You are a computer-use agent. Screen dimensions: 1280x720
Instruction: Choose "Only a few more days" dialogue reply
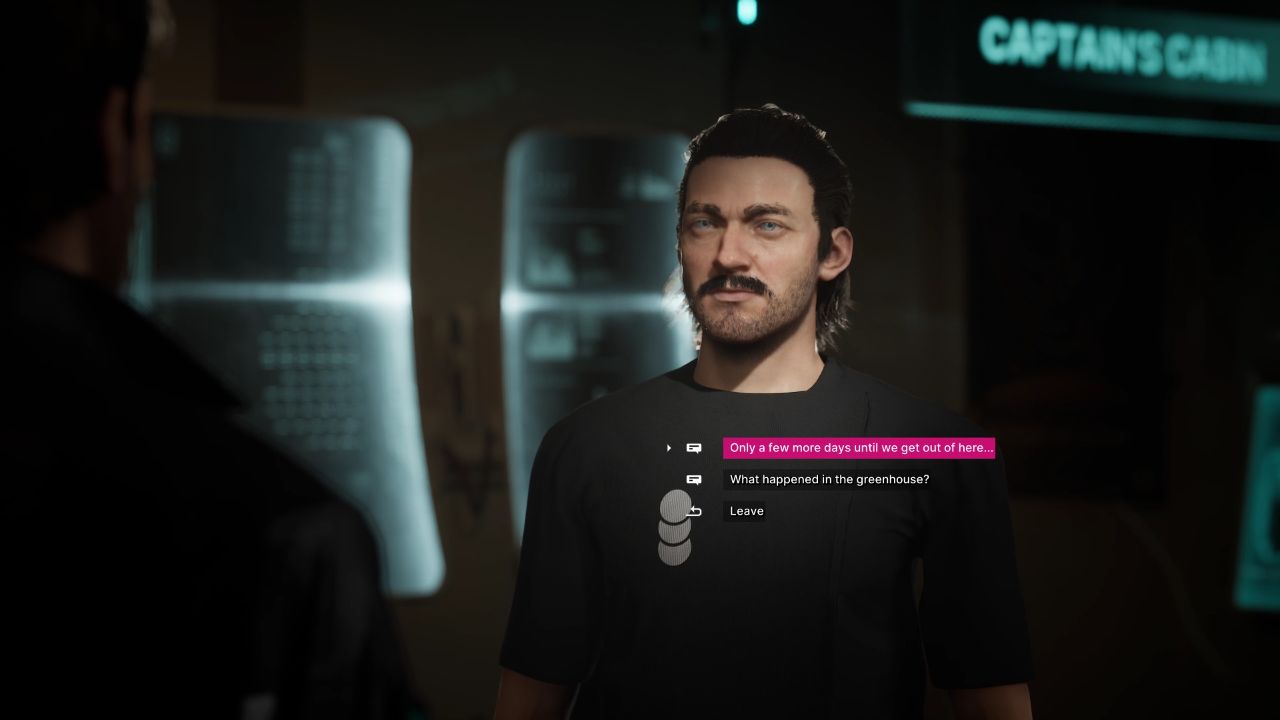click(859, 448)
